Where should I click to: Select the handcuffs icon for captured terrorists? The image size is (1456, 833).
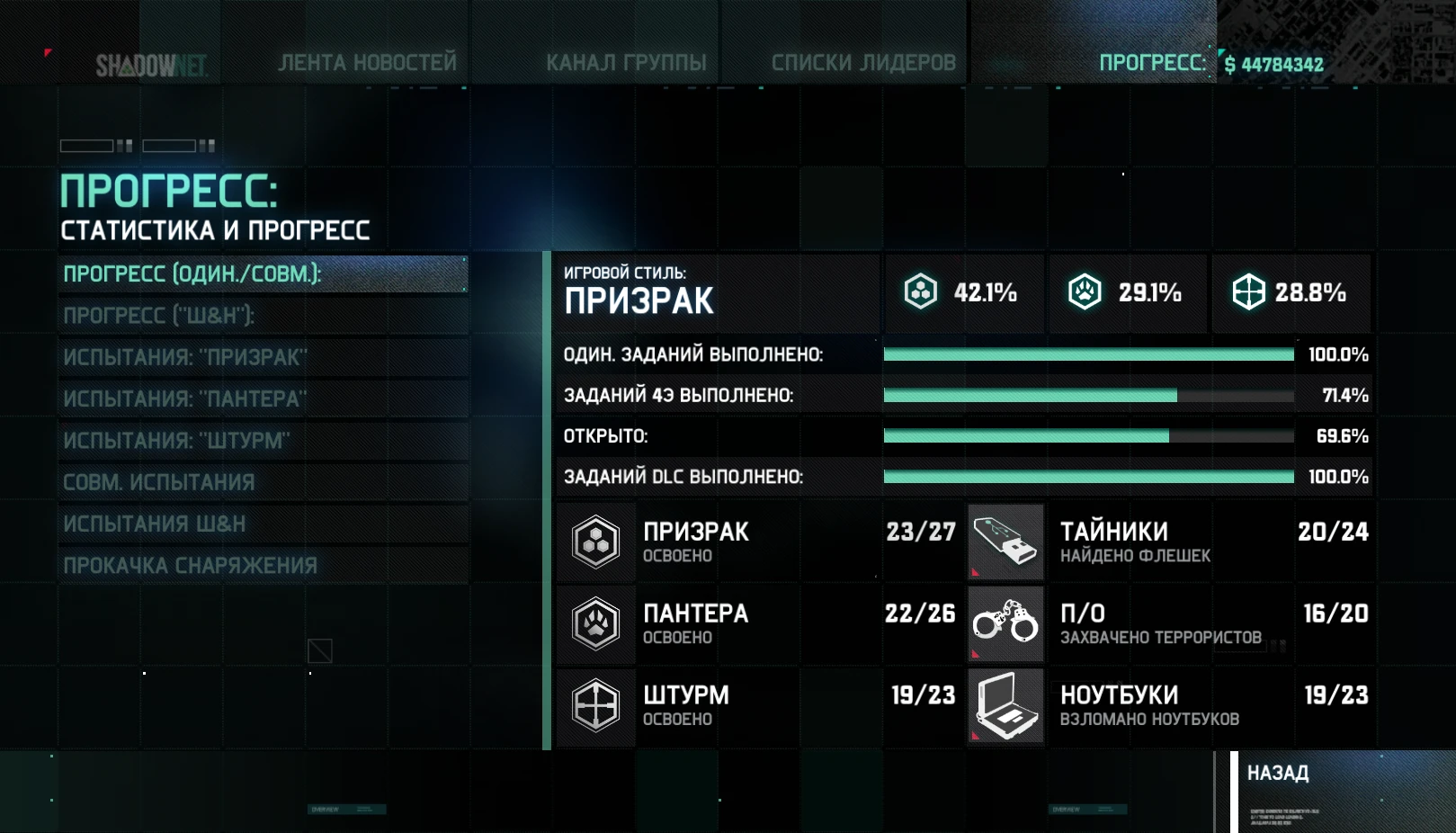pos(1005,623)
